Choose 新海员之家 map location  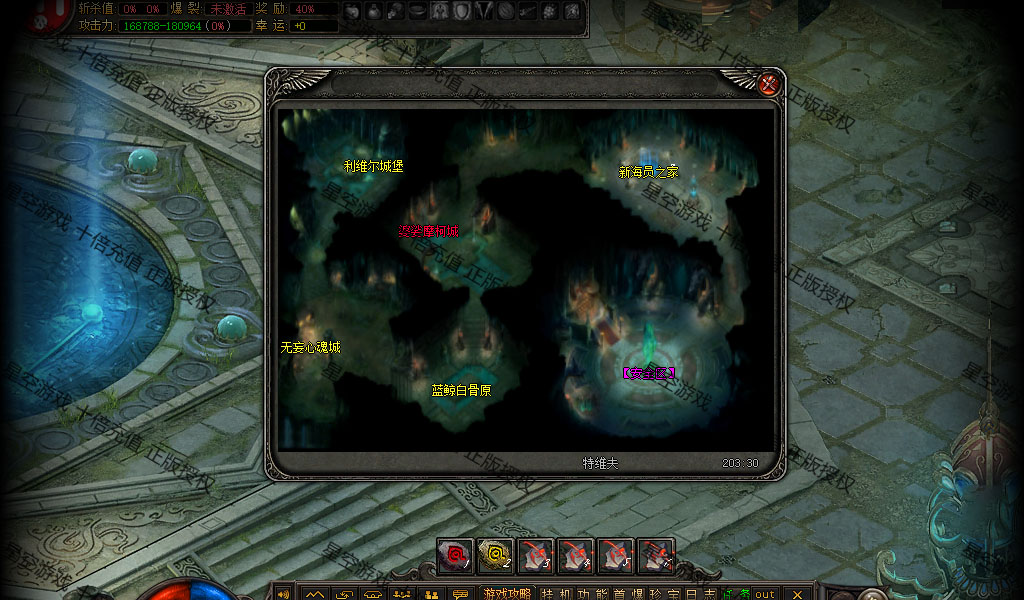[x=648, y=172]
